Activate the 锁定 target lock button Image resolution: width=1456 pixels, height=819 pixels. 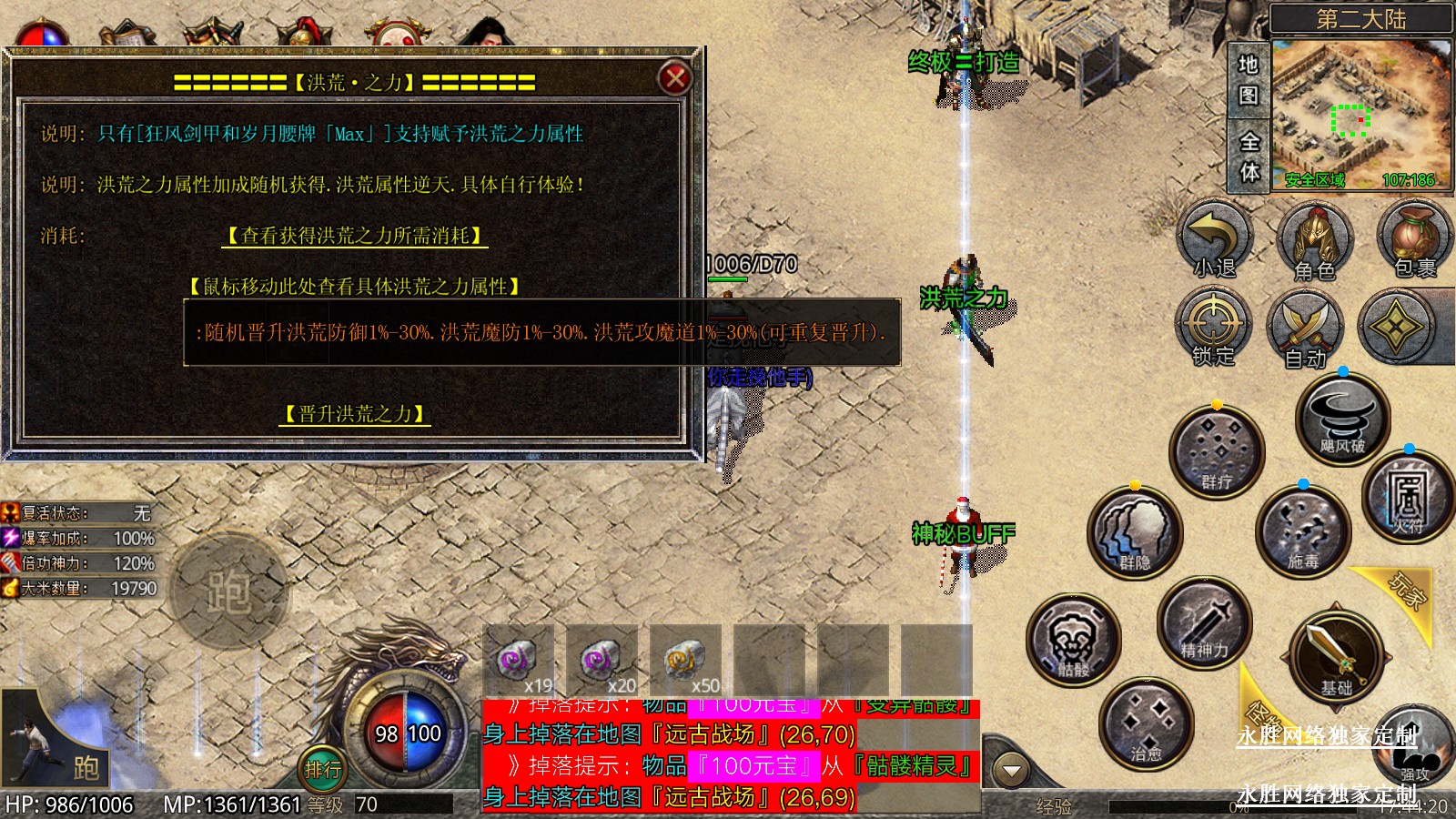(x=1214, y=328)
